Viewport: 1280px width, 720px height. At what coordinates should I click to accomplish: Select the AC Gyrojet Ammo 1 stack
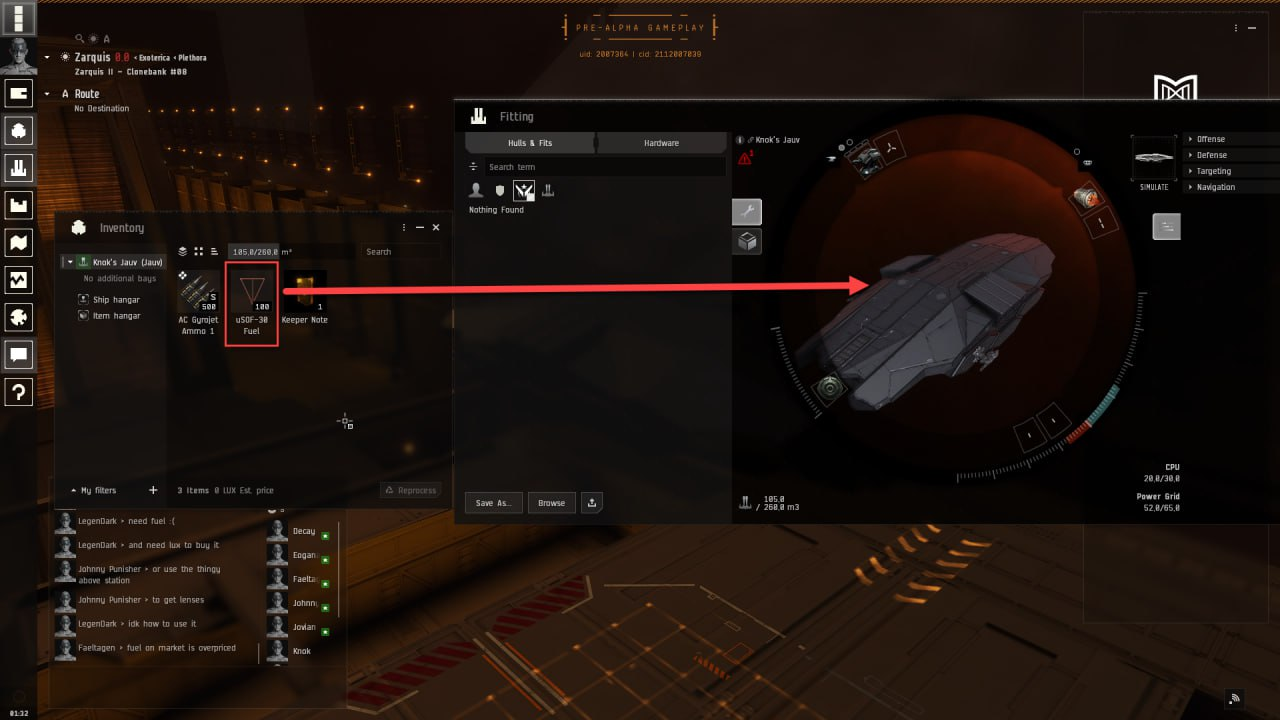(198, 299)
